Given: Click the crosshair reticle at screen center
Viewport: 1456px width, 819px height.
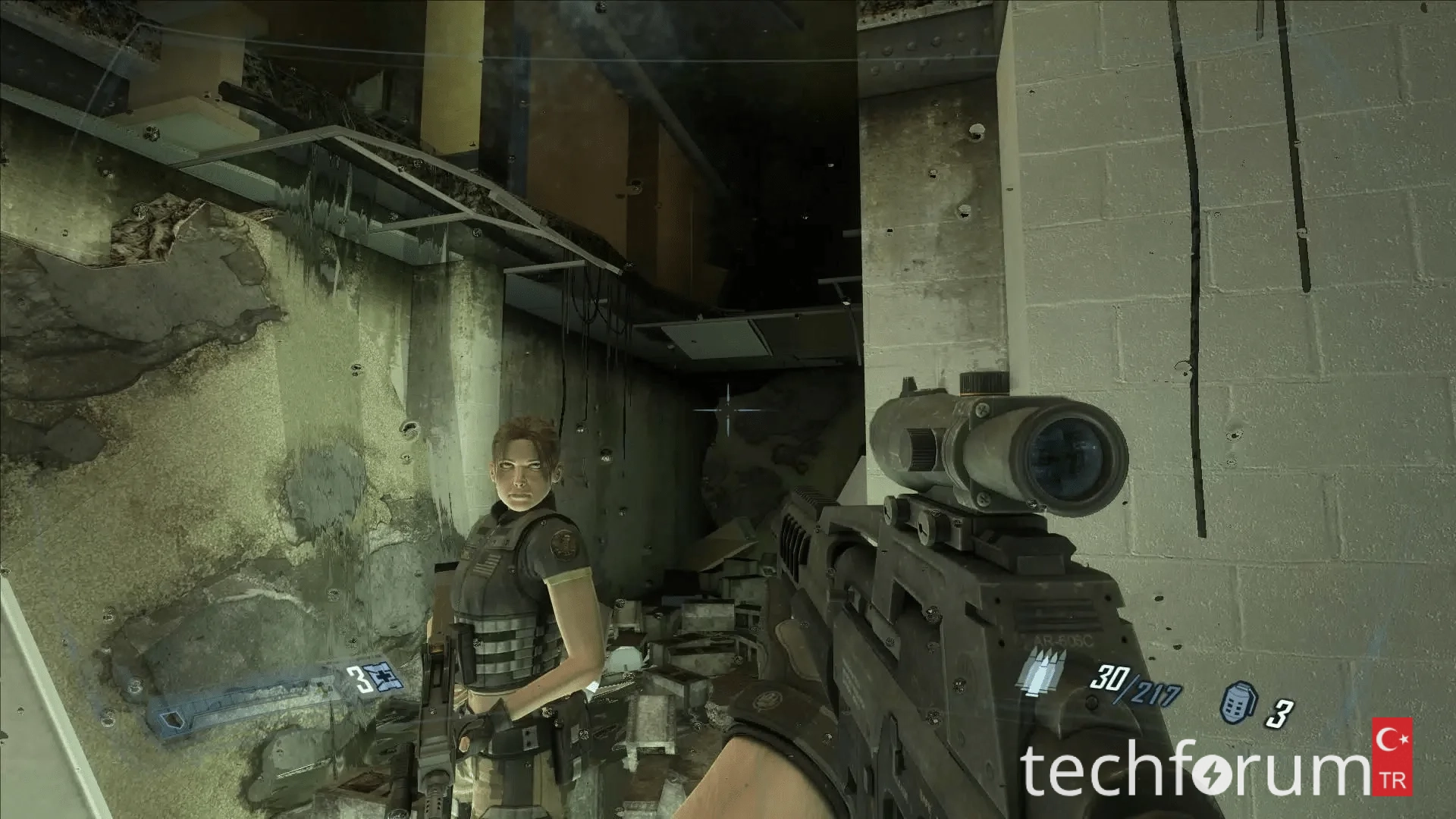Looking at the screenshot, I should pyautogui.click(x=726, y=412).
